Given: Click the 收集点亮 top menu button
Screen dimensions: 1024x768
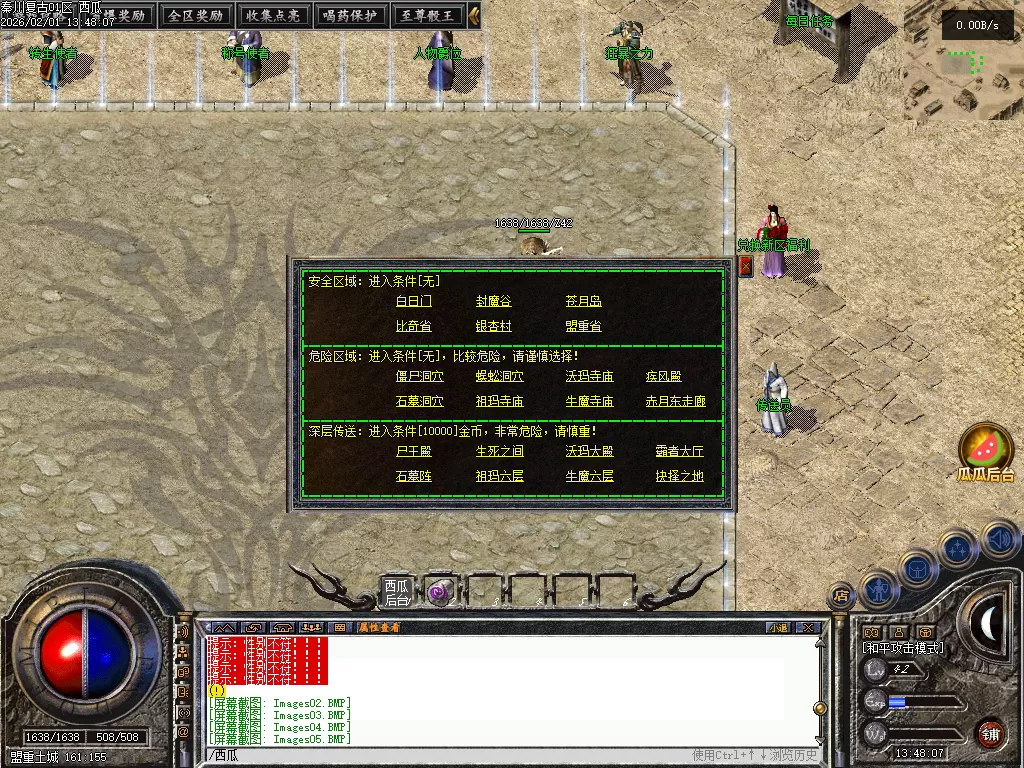Looking at the screenshot, I should click(273, 16).
